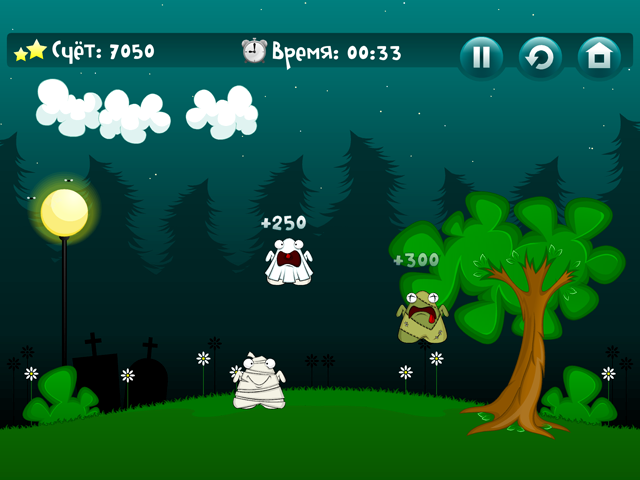The image size is (640, 480).
Task: Return to the main menu via the home button
Action: coord(599,57)
